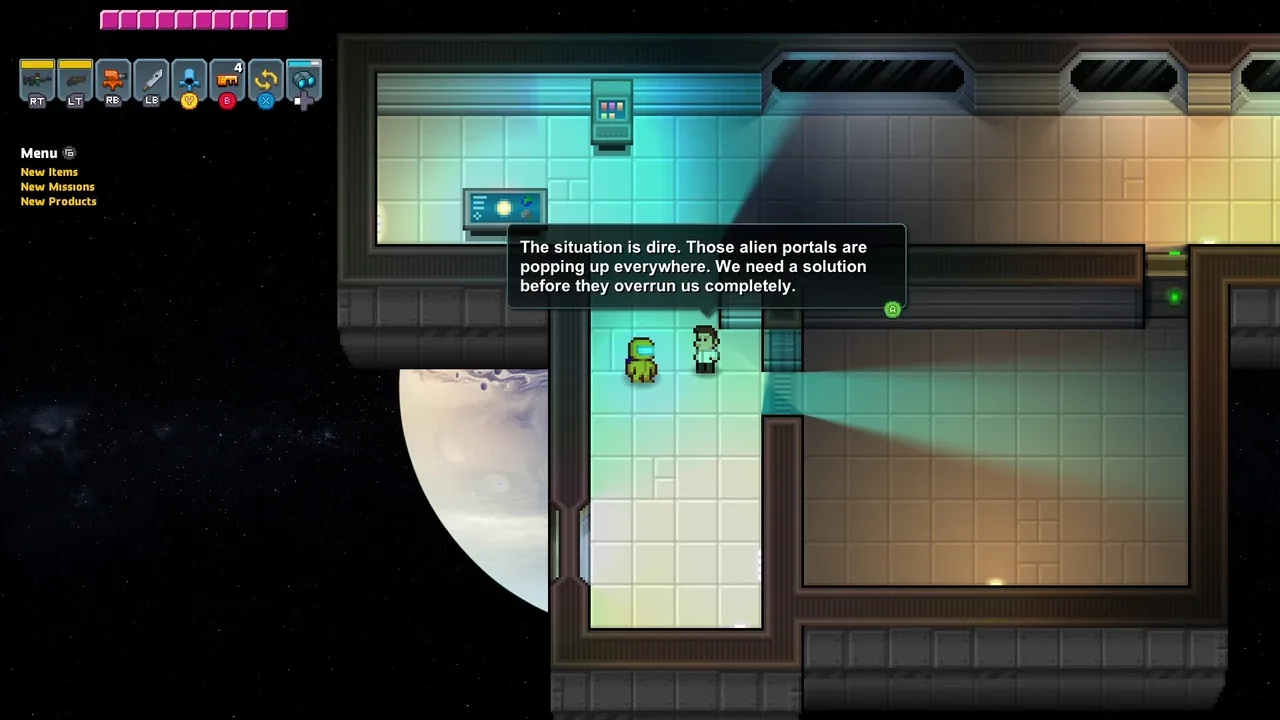Select the binoculars gadget slot

click(x=303, y=80)
